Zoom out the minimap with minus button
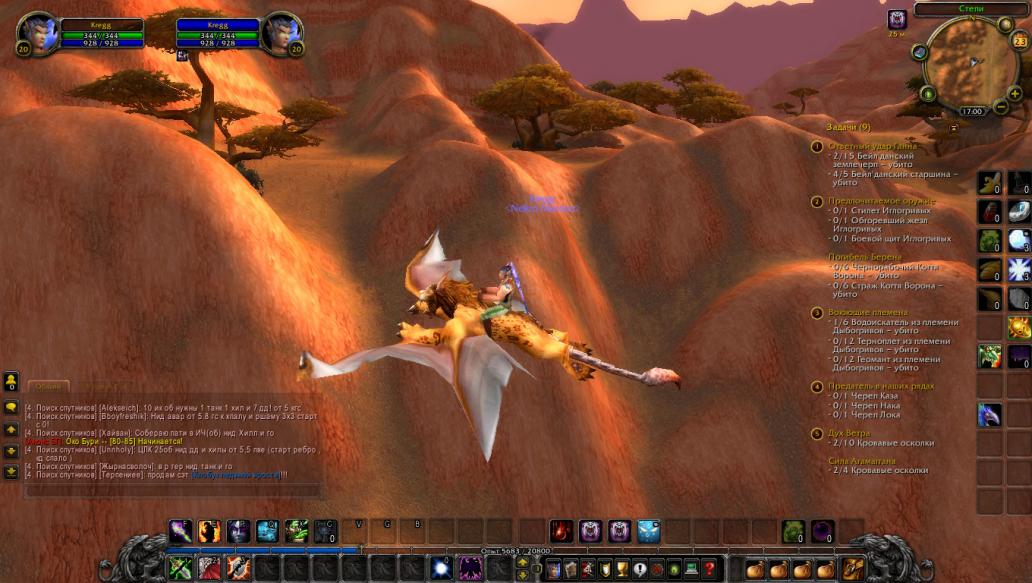The height and width of the screenshot is (583, 1032). tap(999, 105)
